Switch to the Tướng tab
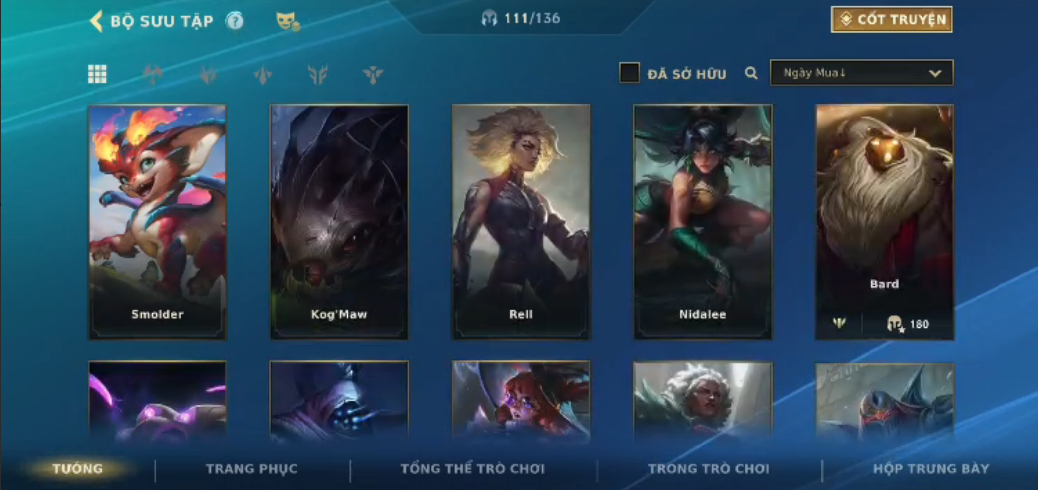The height and width of the screenshot is (490, 1038). 78,468
